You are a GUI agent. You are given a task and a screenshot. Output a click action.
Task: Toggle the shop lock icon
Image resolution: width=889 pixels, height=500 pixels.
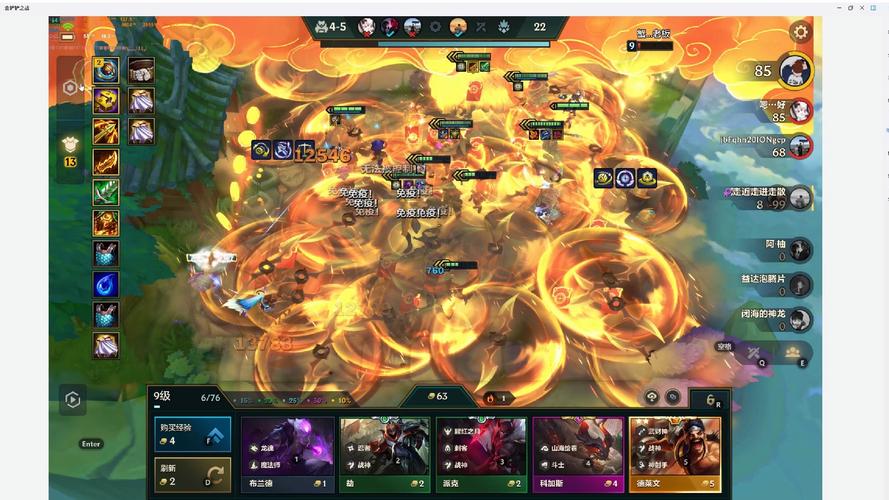tap(651, 396)
